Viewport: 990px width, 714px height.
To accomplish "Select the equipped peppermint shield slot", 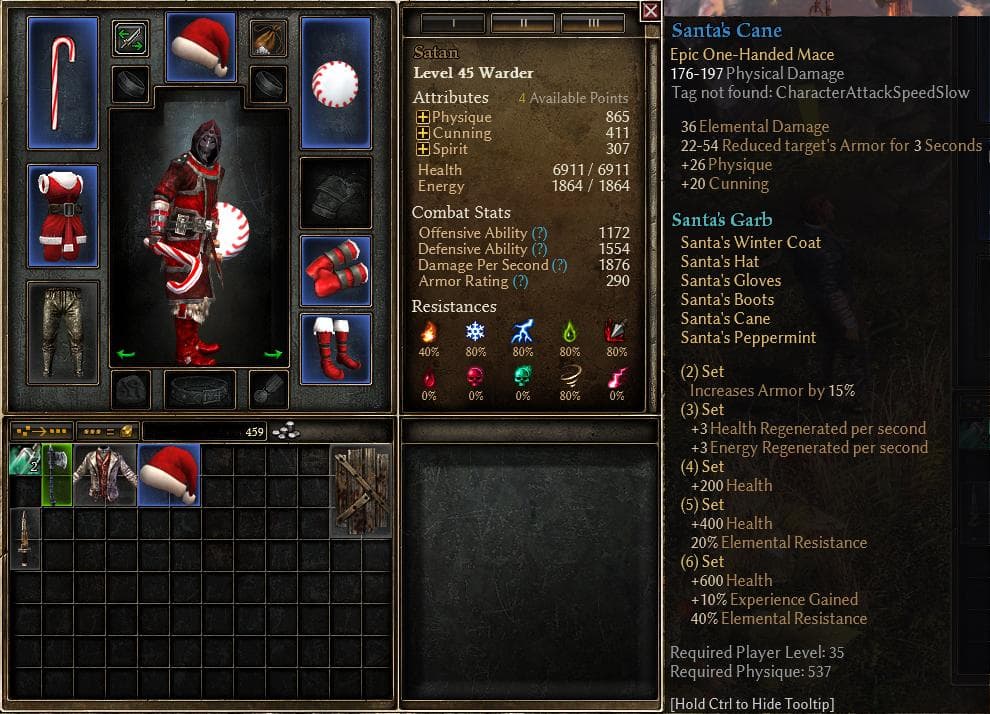I will click(x=336, y=81).
